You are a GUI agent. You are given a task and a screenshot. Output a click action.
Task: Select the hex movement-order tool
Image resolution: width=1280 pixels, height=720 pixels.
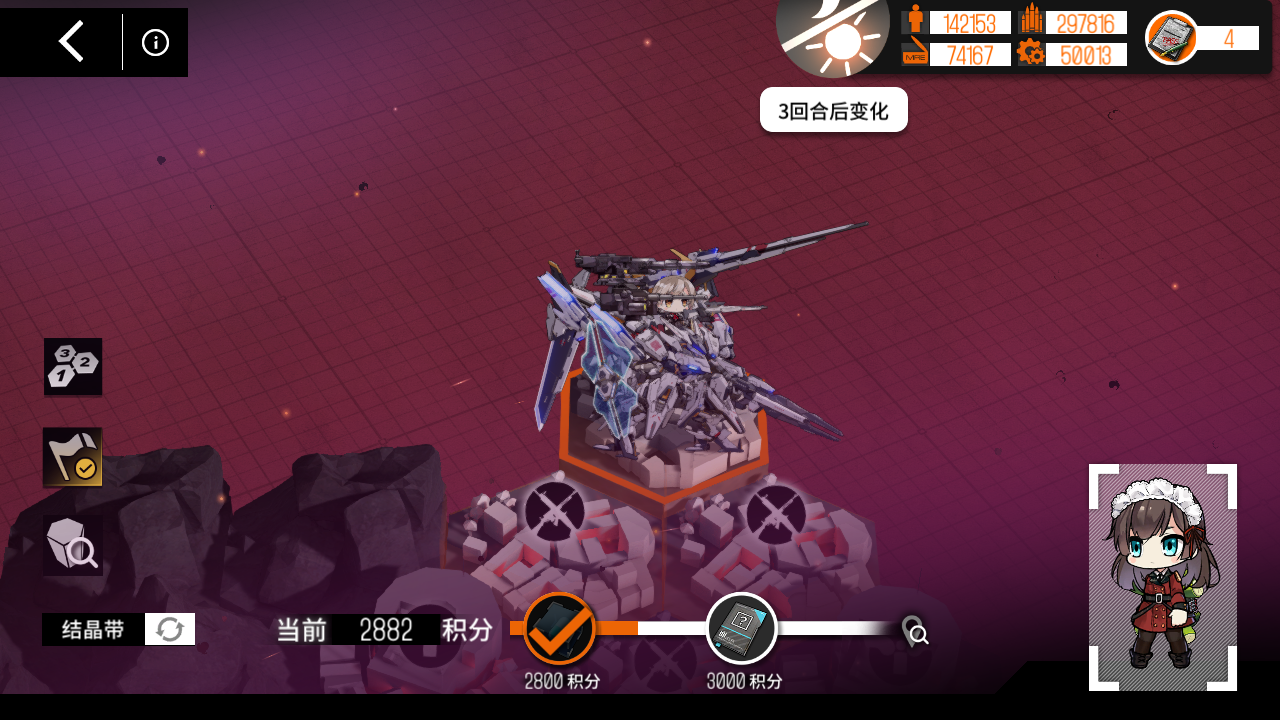[72, 366]
